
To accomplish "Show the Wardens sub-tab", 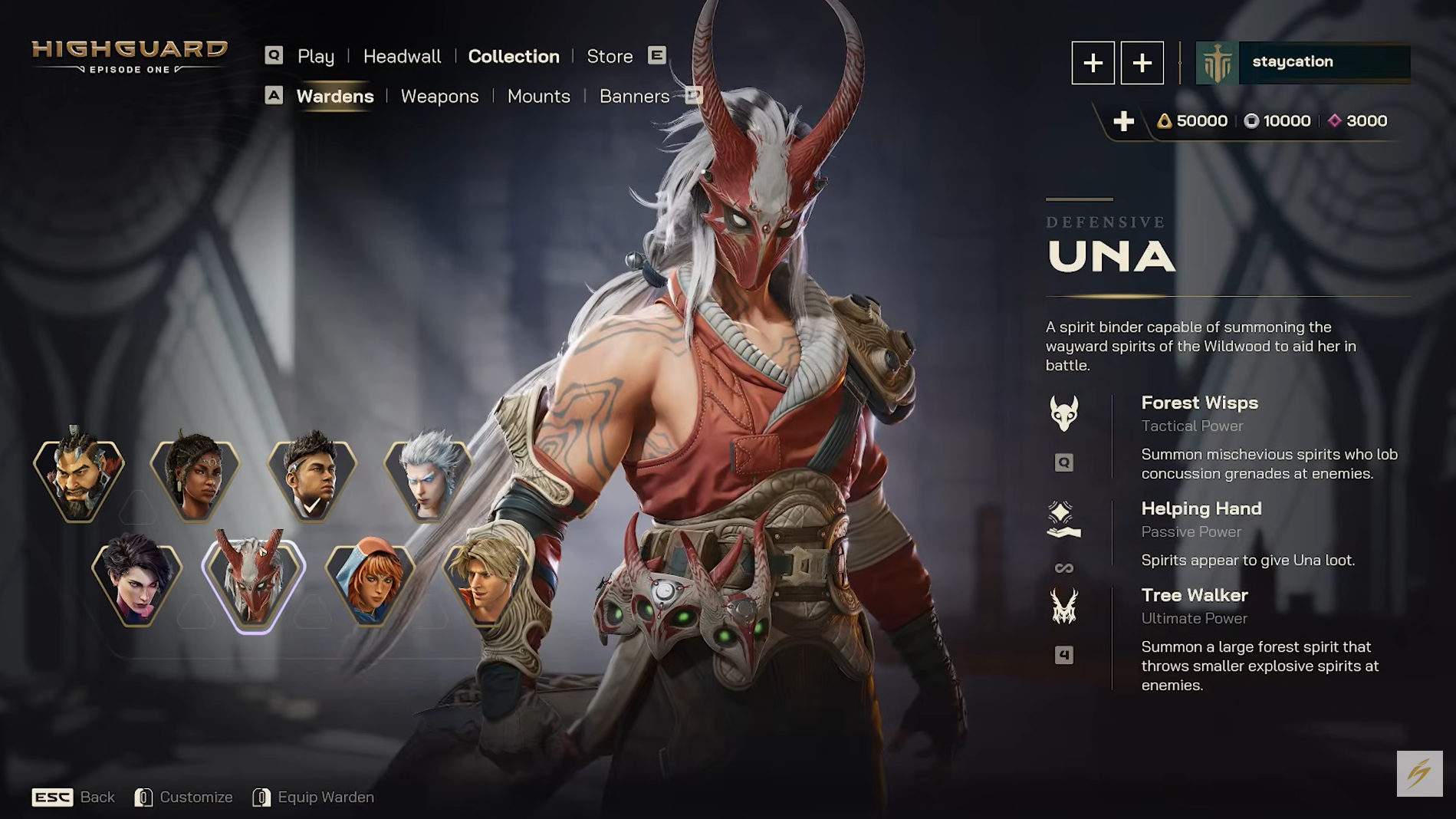I will tap(335, 97).
